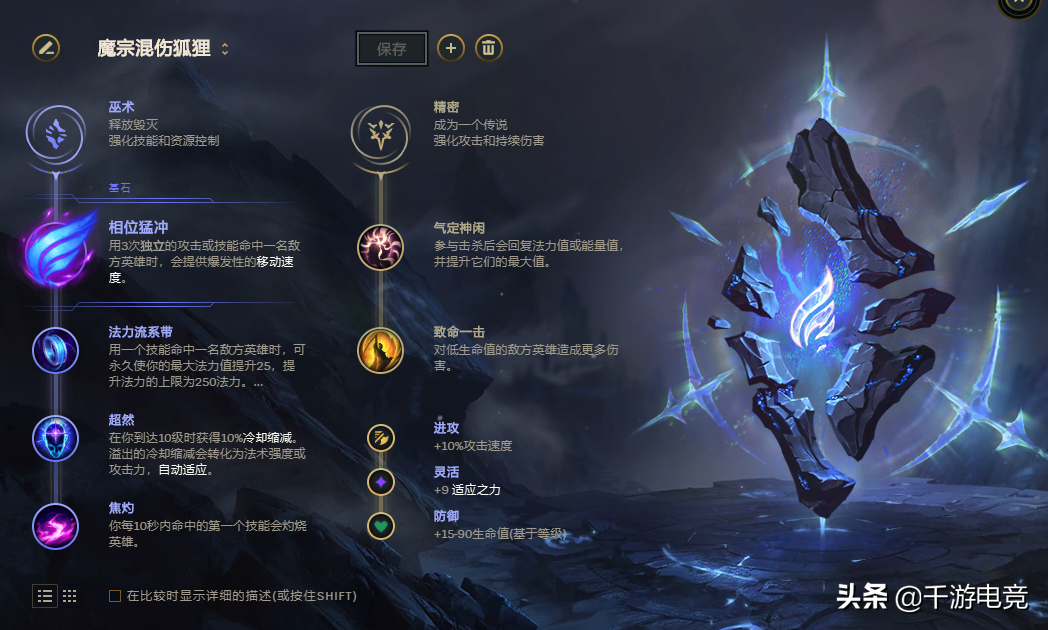Screen dimensions: 1048x630
Task: Add a new rune page with plus button
Action: (x=451, y=47)
